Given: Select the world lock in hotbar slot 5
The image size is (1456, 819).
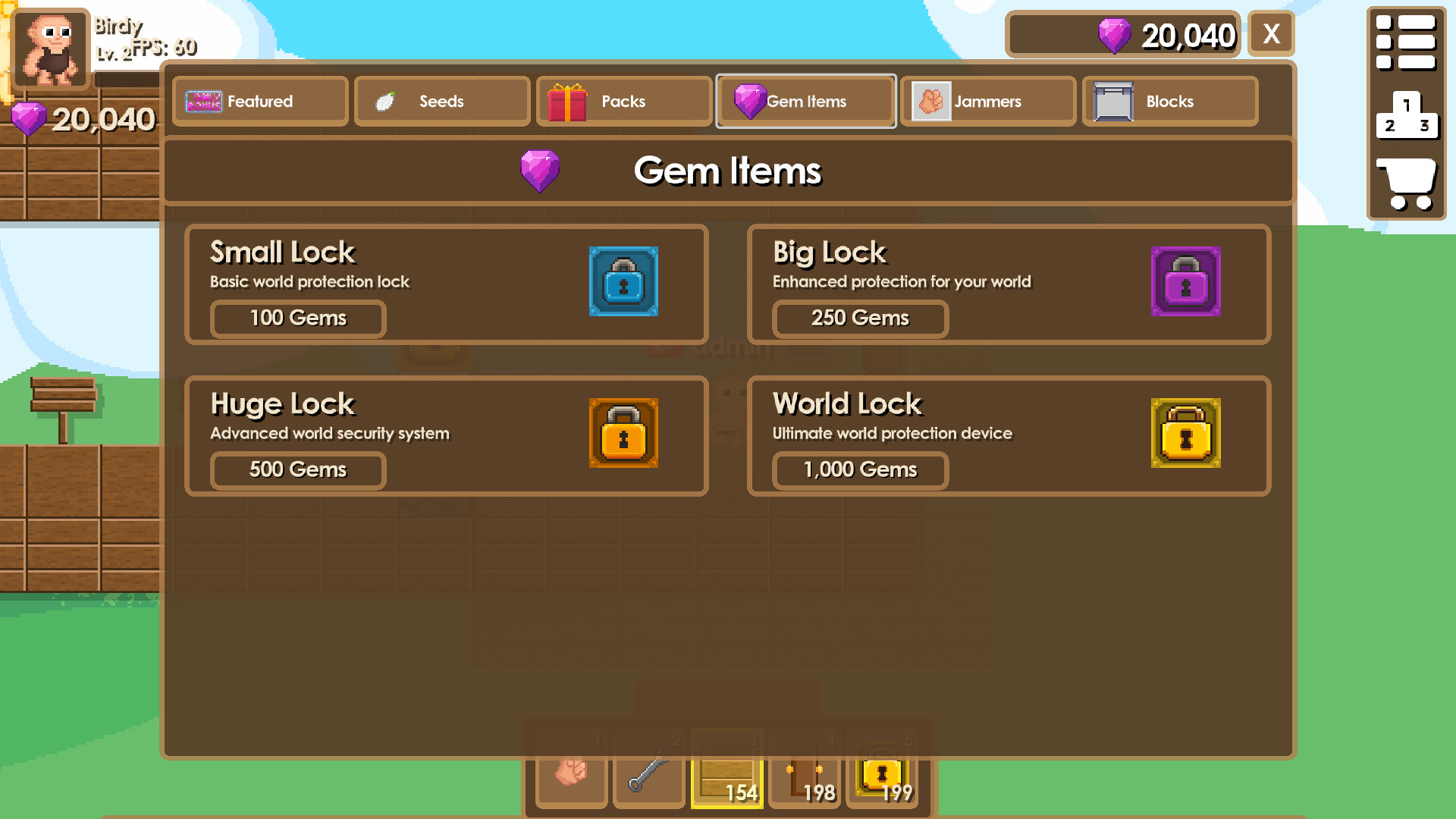Looking at the screenshot, I should point(882,771).
